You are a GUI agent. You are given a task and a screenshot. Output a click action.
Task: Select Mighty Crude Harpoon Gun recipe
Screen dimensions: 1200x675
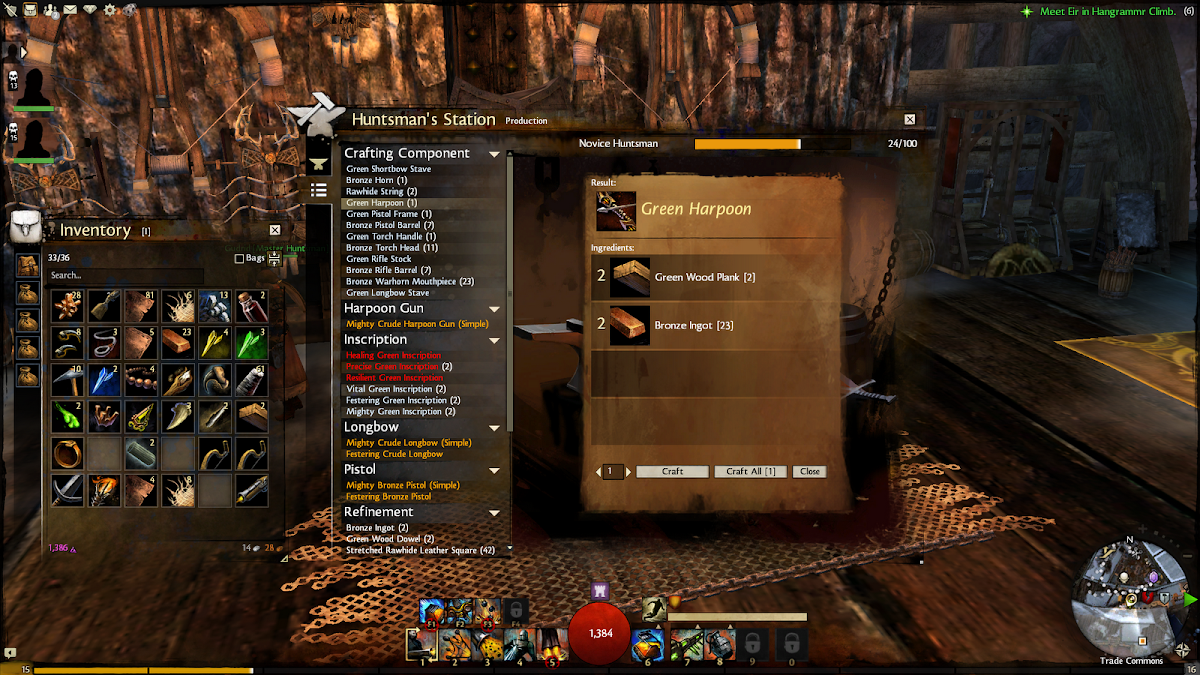(x=417, y=324)
